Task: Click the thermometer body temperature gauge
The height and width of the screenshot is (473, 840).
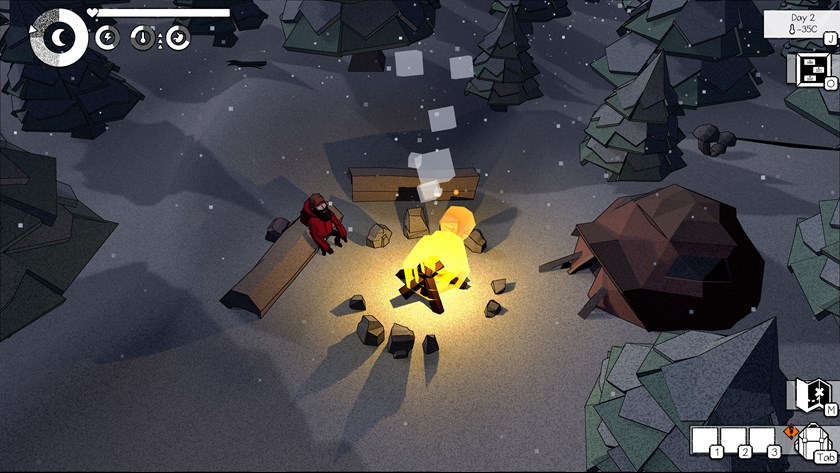Action: [143, 38]
